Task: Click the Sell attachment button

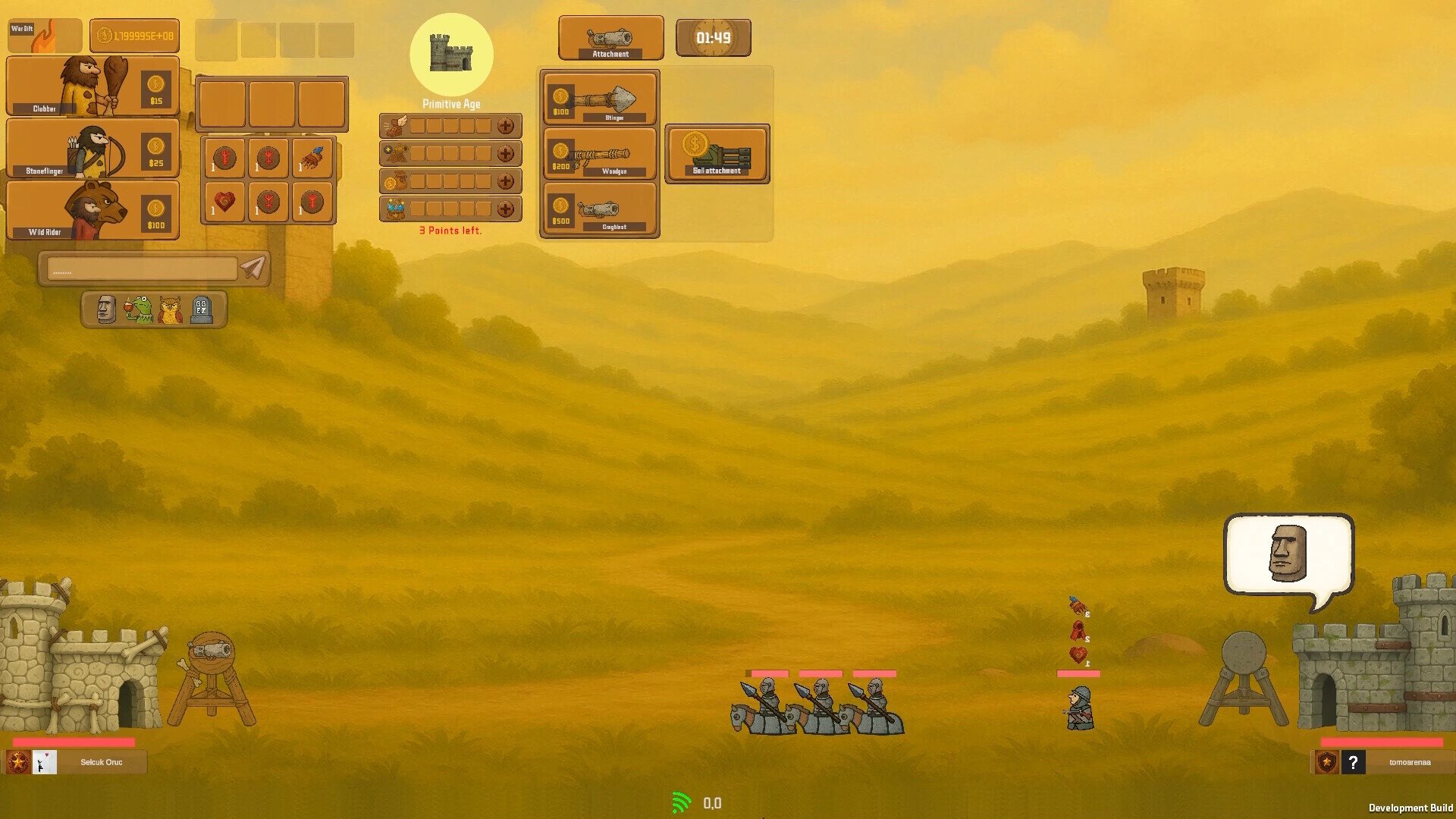Action: 717,154
